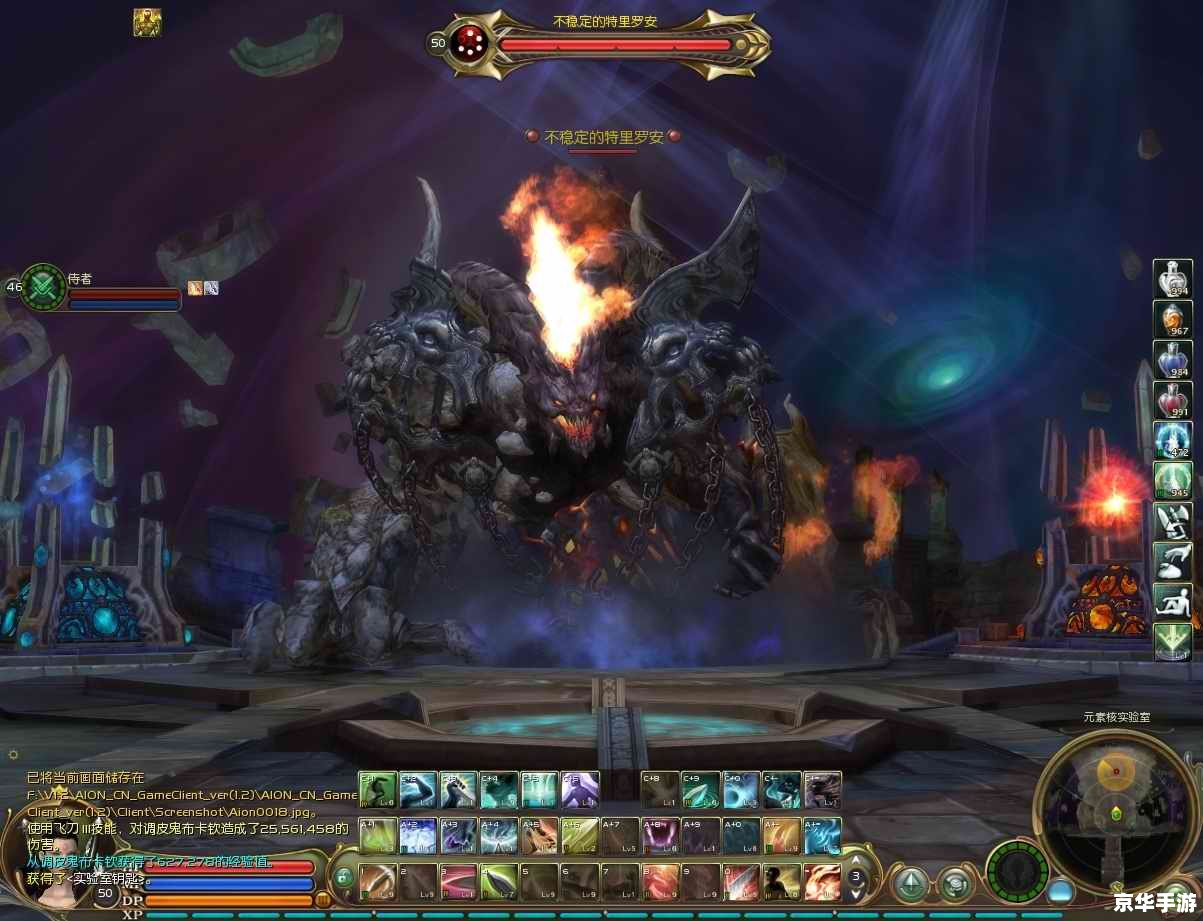This screenshot has width=1203, height=921.
Task: Use the orange potion with 967 count
Action: pyautogui.click(x=1172, y=319)
